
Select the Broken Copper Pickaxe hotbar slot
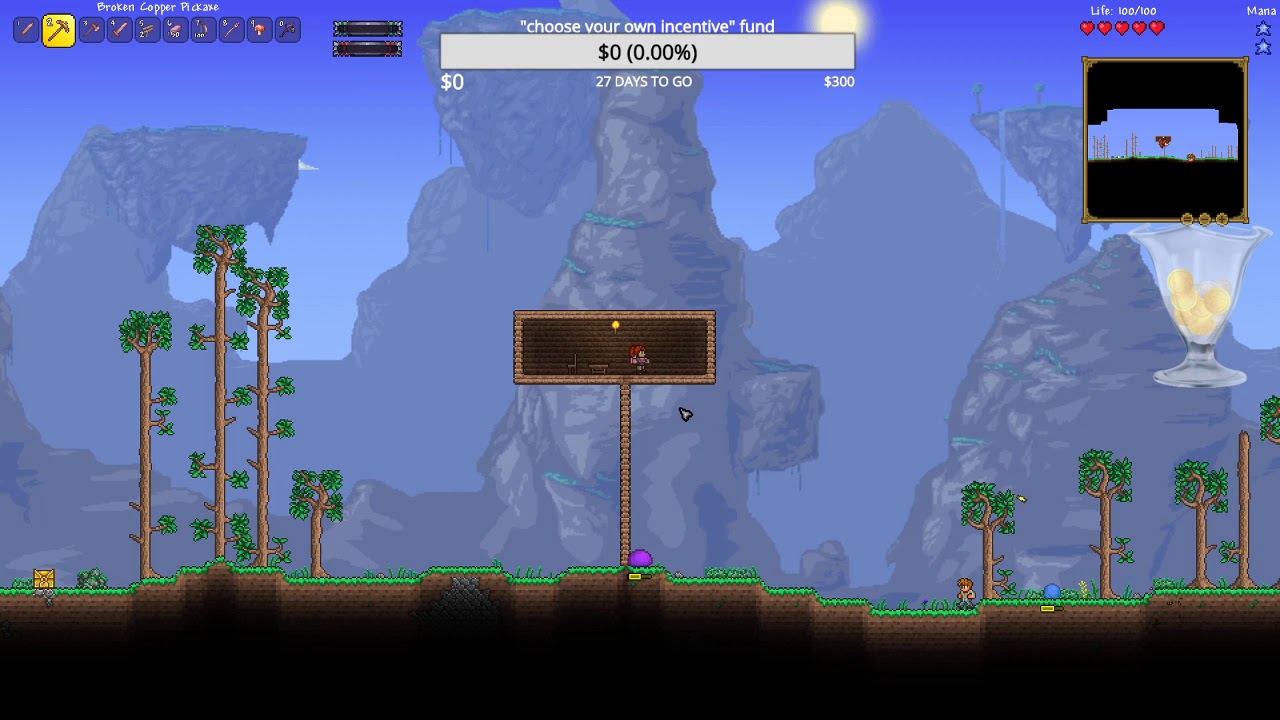pos(58,30)
